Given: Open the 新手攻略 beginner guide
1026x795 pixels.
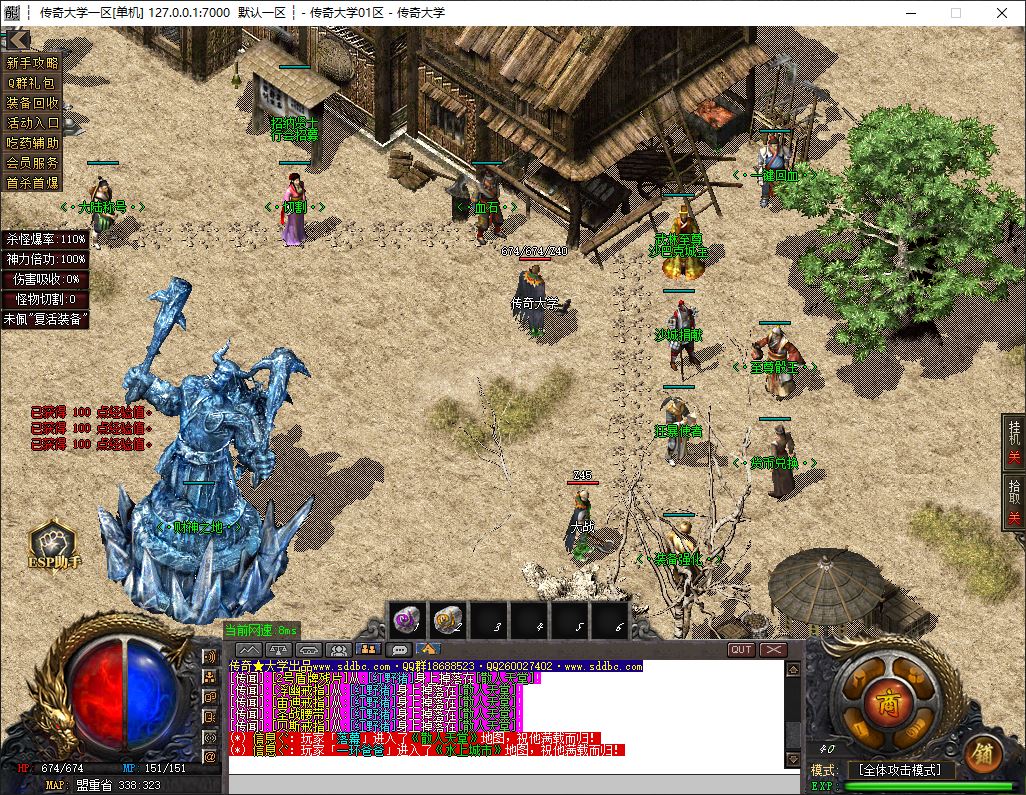Looking at the screenshot, I should [32, 63].
